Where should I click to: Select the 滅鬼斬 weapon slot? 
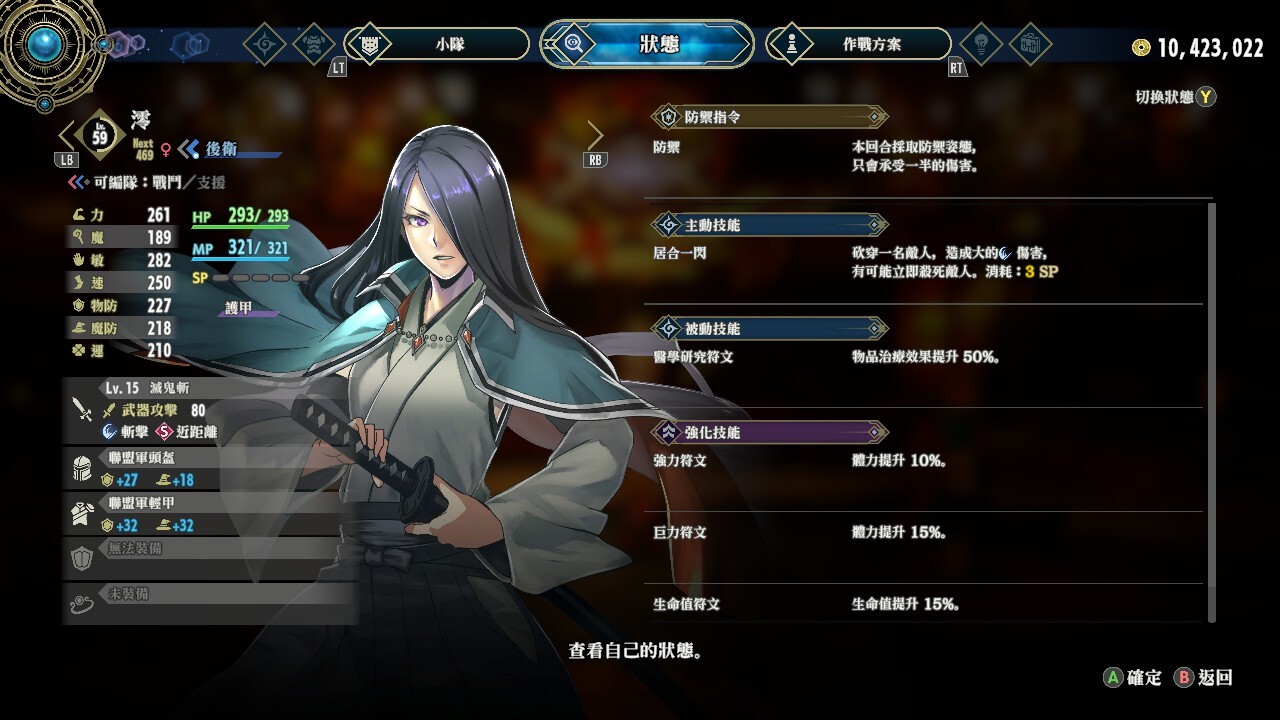210,410
